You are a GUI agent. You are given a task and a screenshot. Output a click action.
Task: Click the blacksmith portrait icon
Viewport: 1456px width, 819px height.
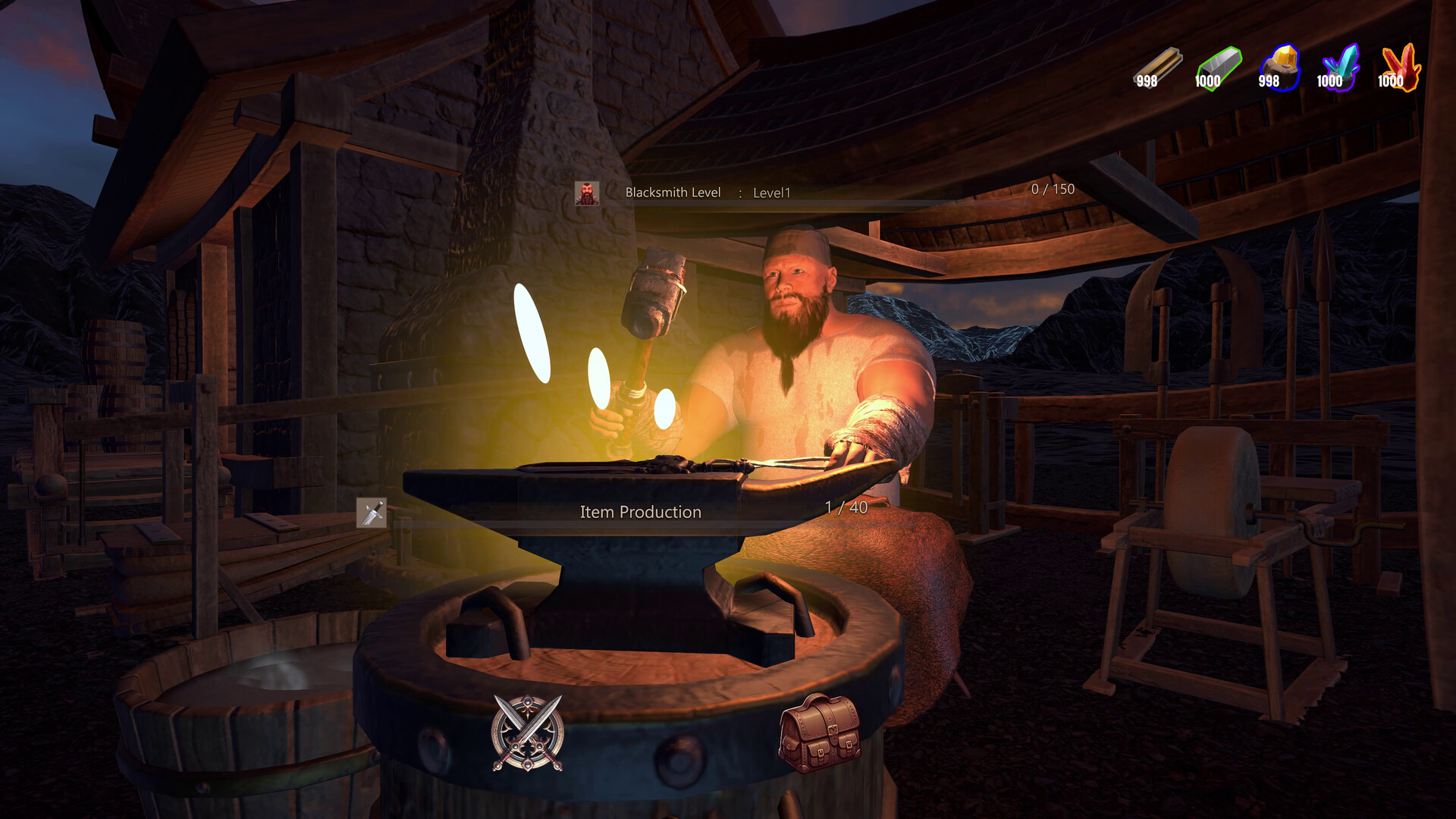point(587,193)
